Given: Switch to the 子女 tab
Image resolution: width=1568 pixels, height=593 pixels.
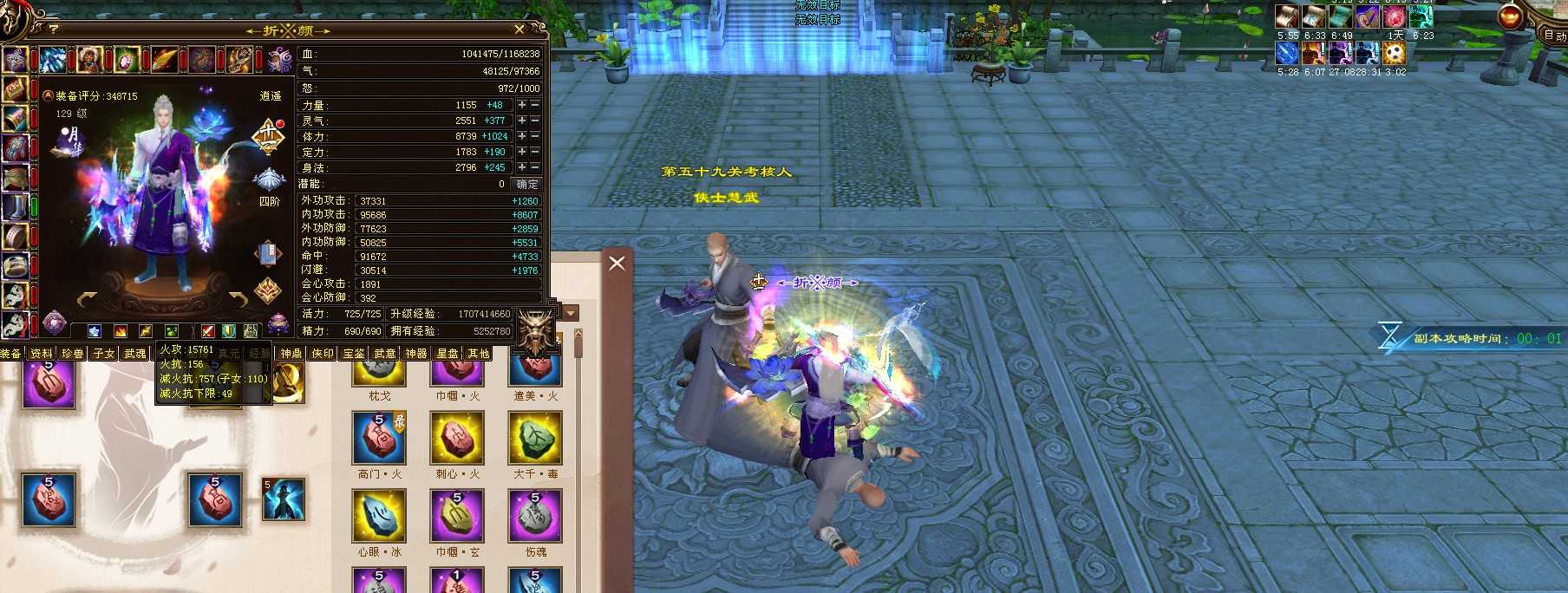Looking at the screenshot, I should tap(103, 354).
